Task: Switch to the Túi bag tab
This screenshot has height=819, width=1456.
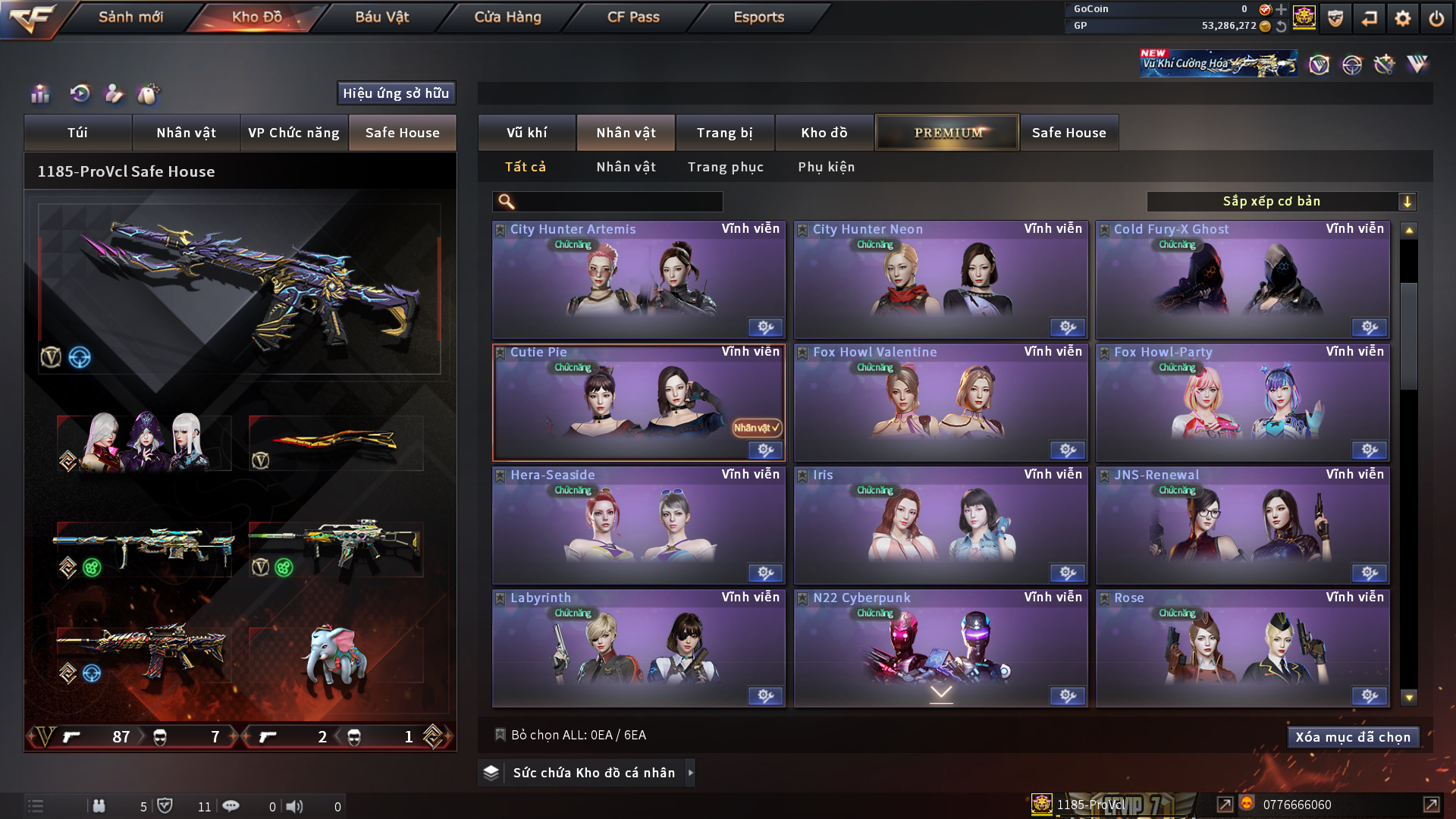Action: click(77, 133)
